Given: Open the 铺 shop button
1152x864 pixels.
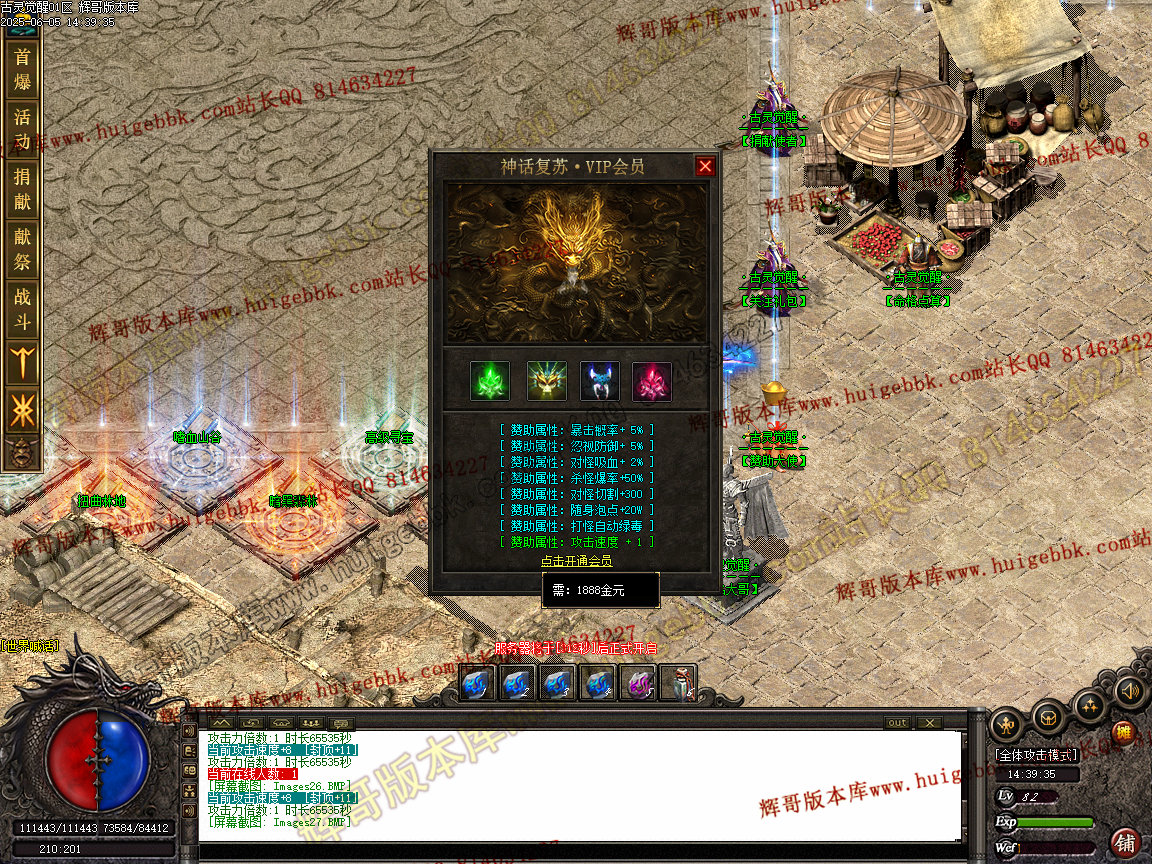Looking at the screenshot, I should [x=1126, y=841].
